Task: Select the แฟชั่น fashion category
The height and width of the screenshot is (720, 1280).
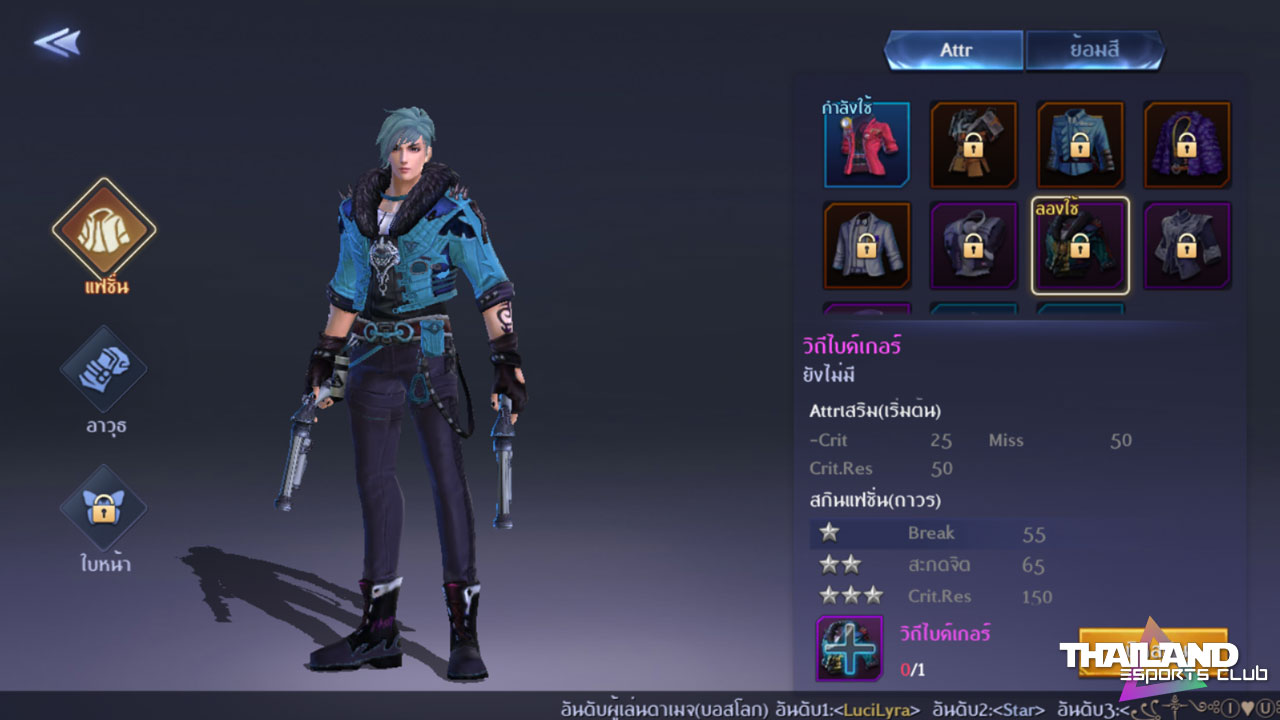Action: click(104, 231)
